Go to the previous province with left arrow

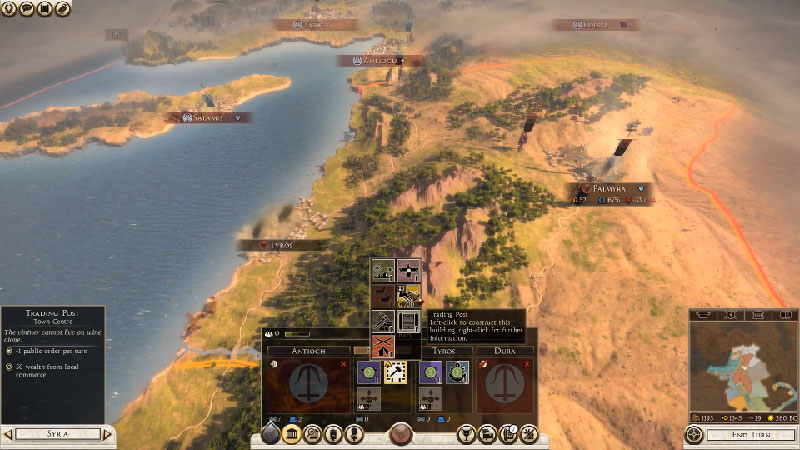[7, 434]
